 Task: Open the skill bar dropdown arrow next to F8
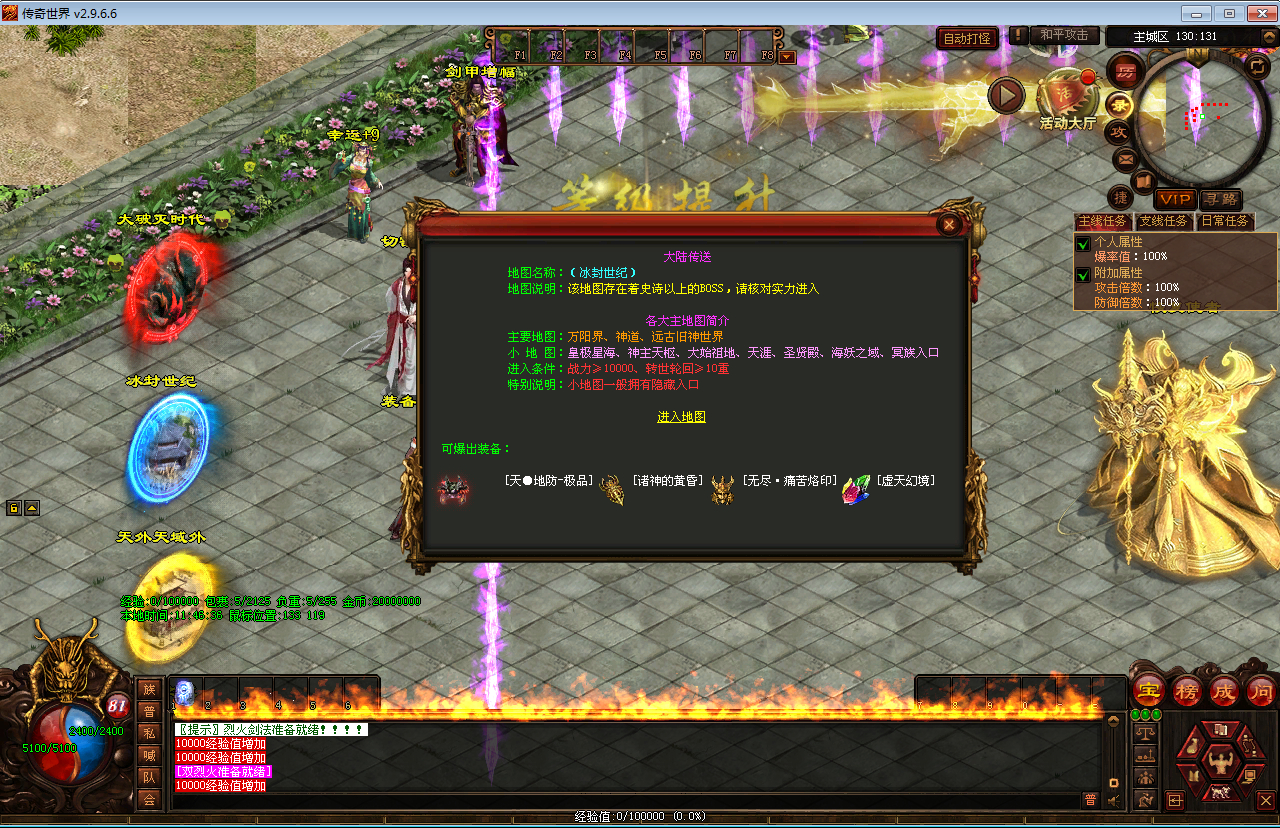tap(788, 57)
